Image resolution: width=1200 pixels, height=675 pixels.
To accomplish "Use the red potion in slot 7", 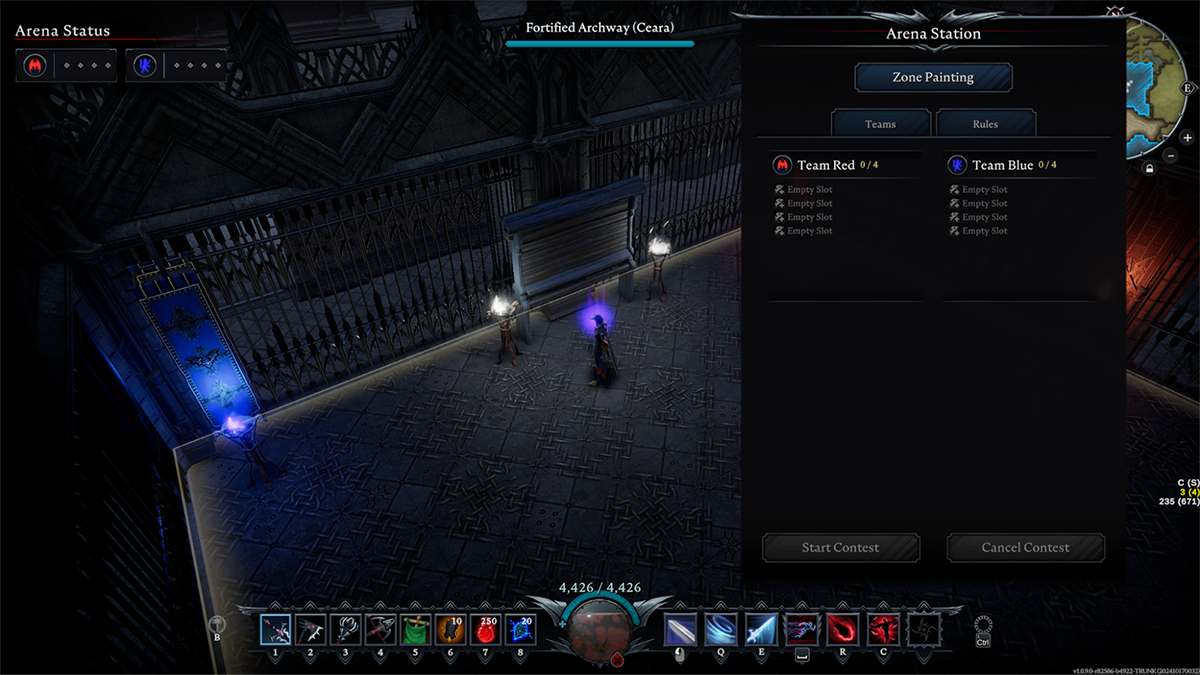I will point(485,630).
